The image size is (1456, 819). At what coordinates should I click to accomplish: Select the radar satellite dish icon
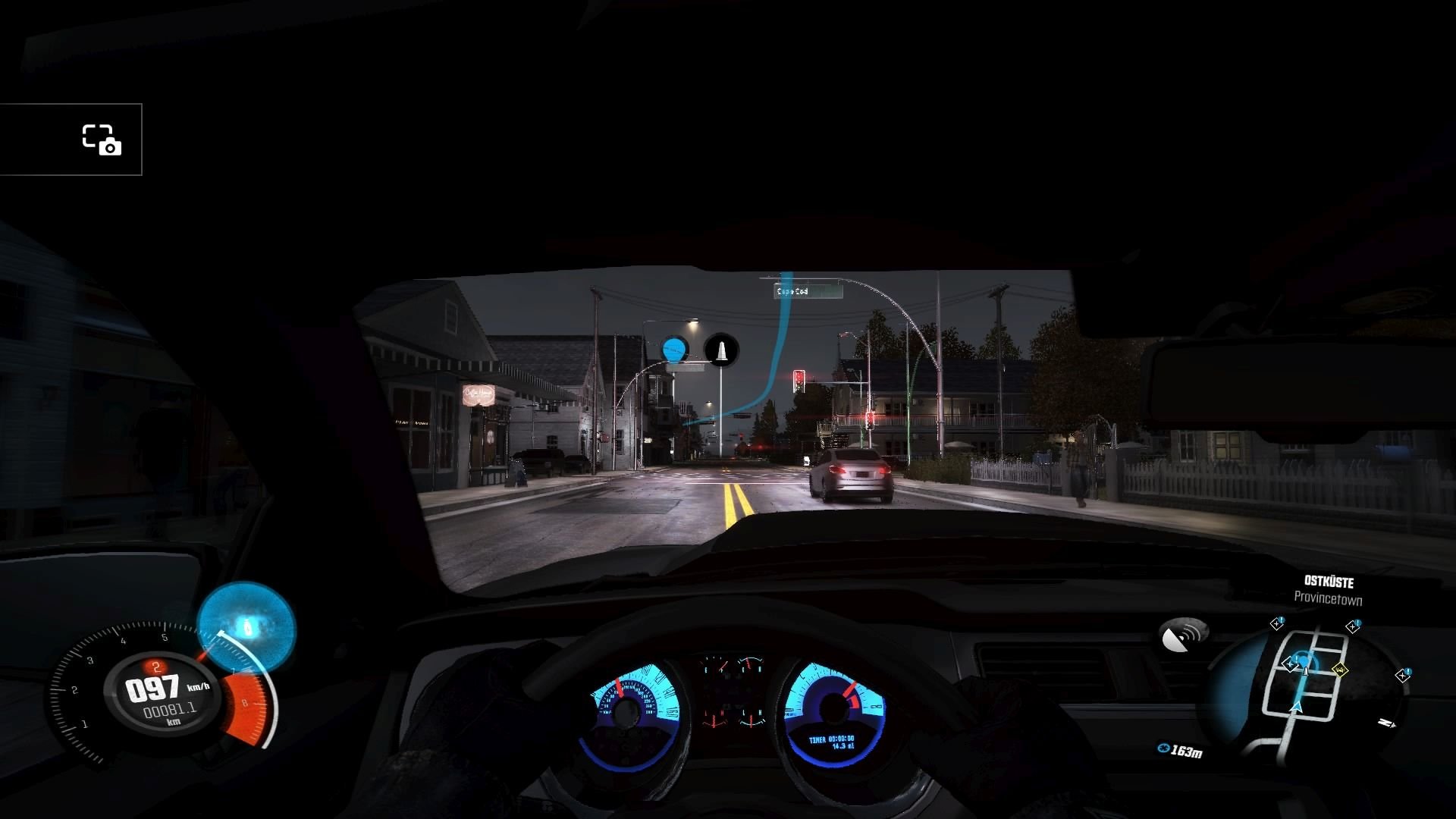point(1184,636)
